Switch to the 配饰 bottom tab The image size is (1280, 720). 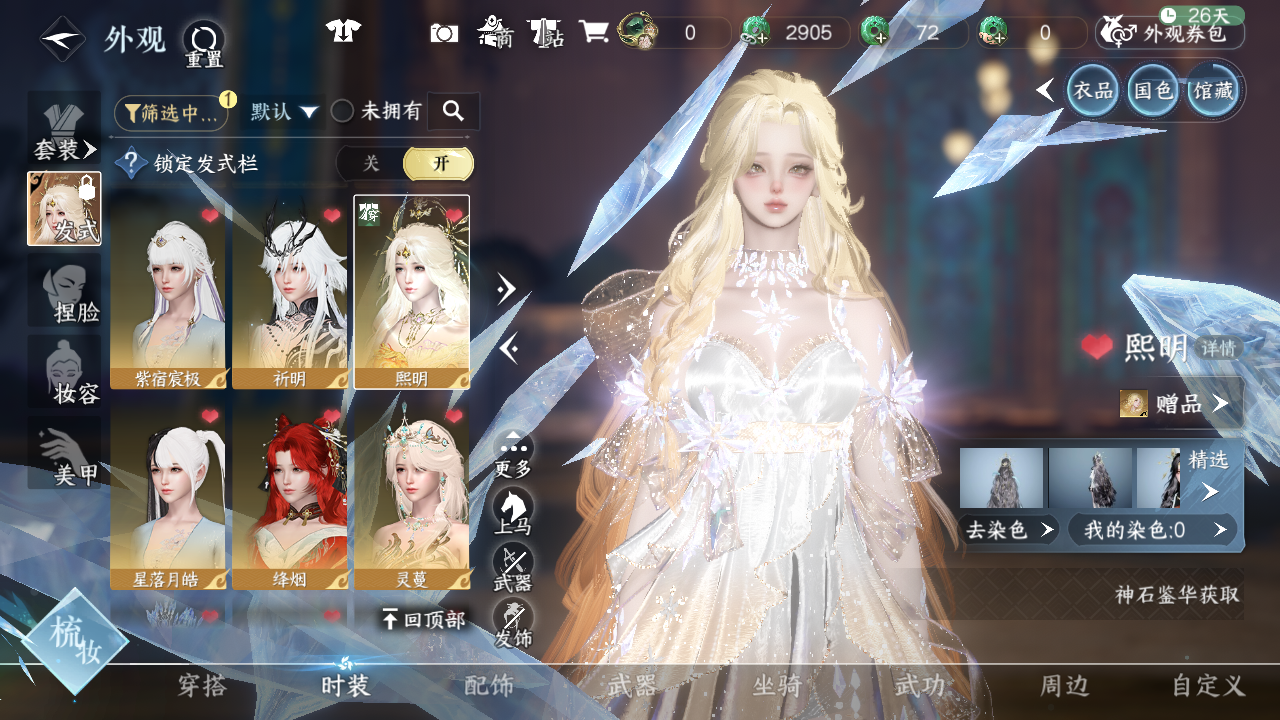(x=488, y=686)
